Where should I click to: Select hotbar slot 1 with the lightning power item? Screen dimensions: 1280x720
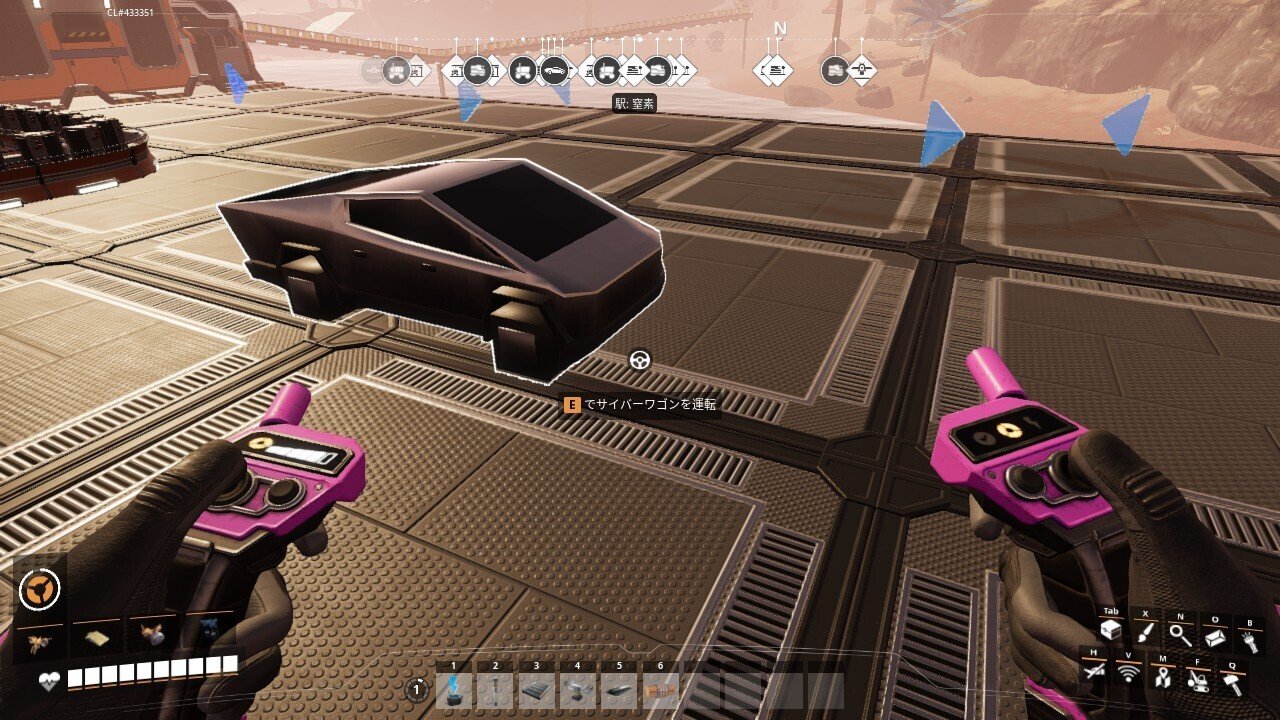[x=454, y=690]
